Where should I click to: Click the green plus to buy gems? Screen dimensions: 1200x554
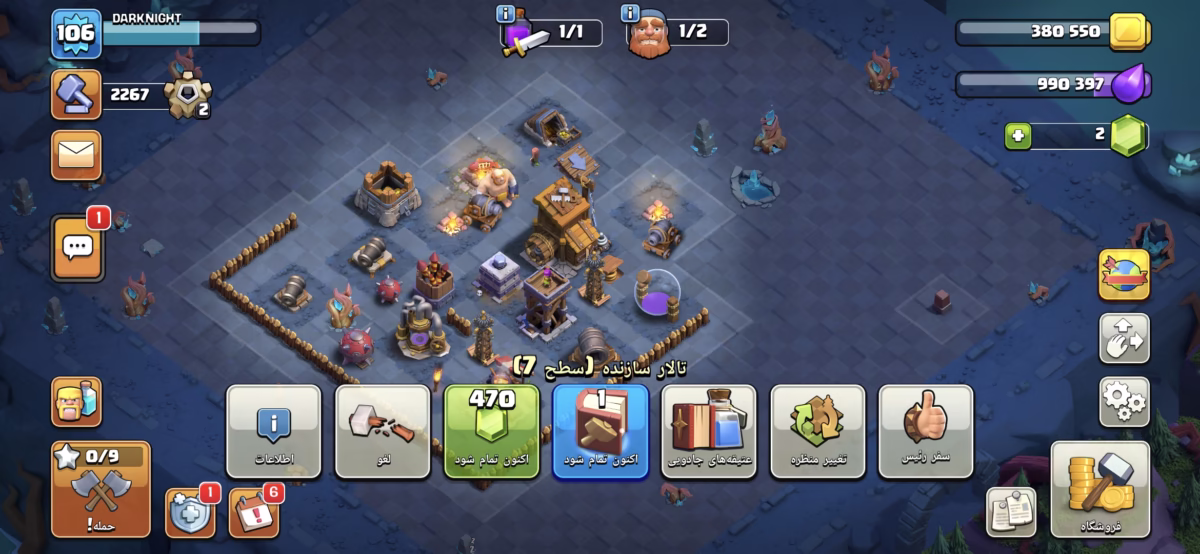point(1018,136)
